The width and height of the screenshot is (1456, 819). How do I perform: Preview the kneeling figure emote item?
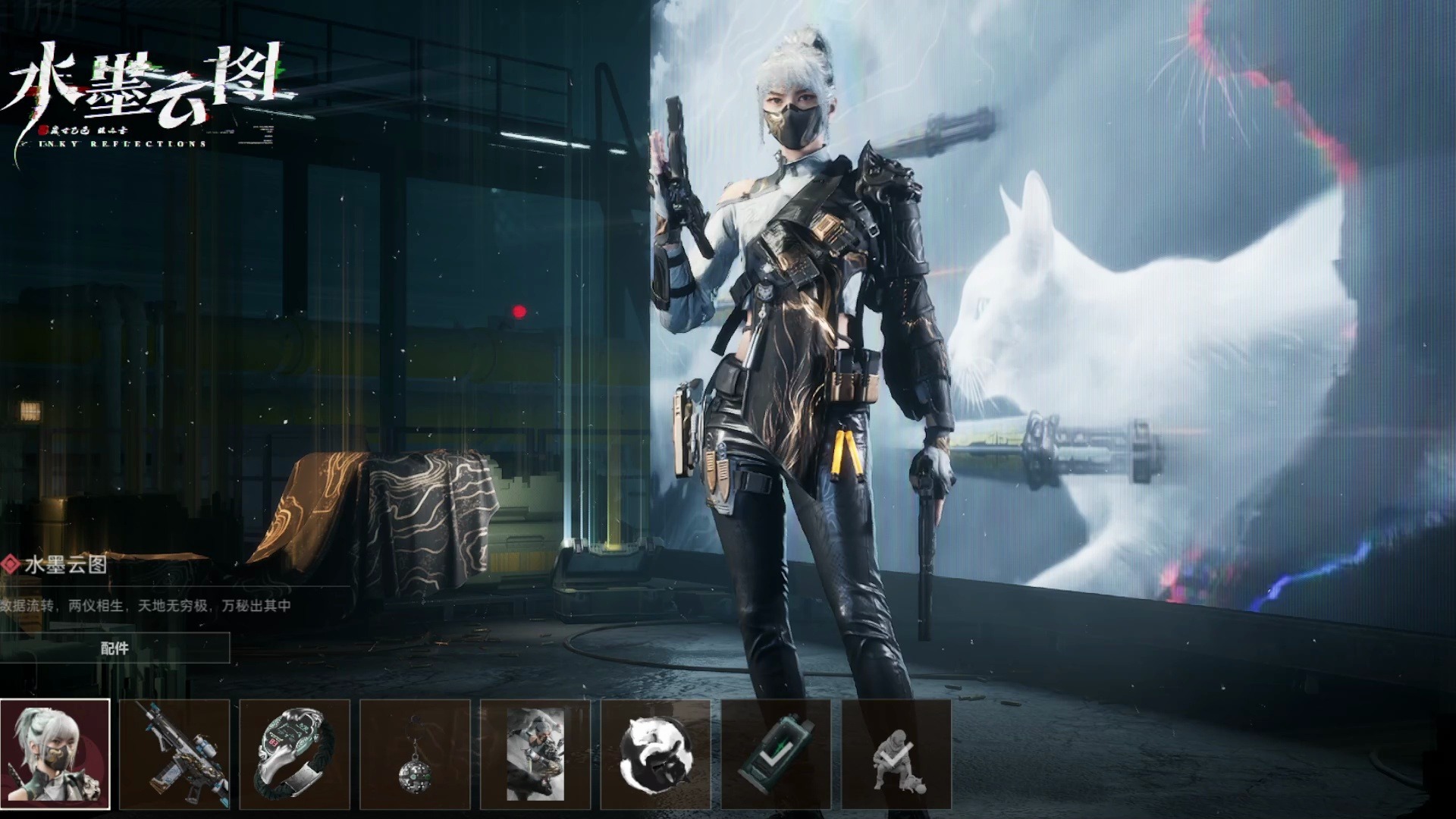896,755
